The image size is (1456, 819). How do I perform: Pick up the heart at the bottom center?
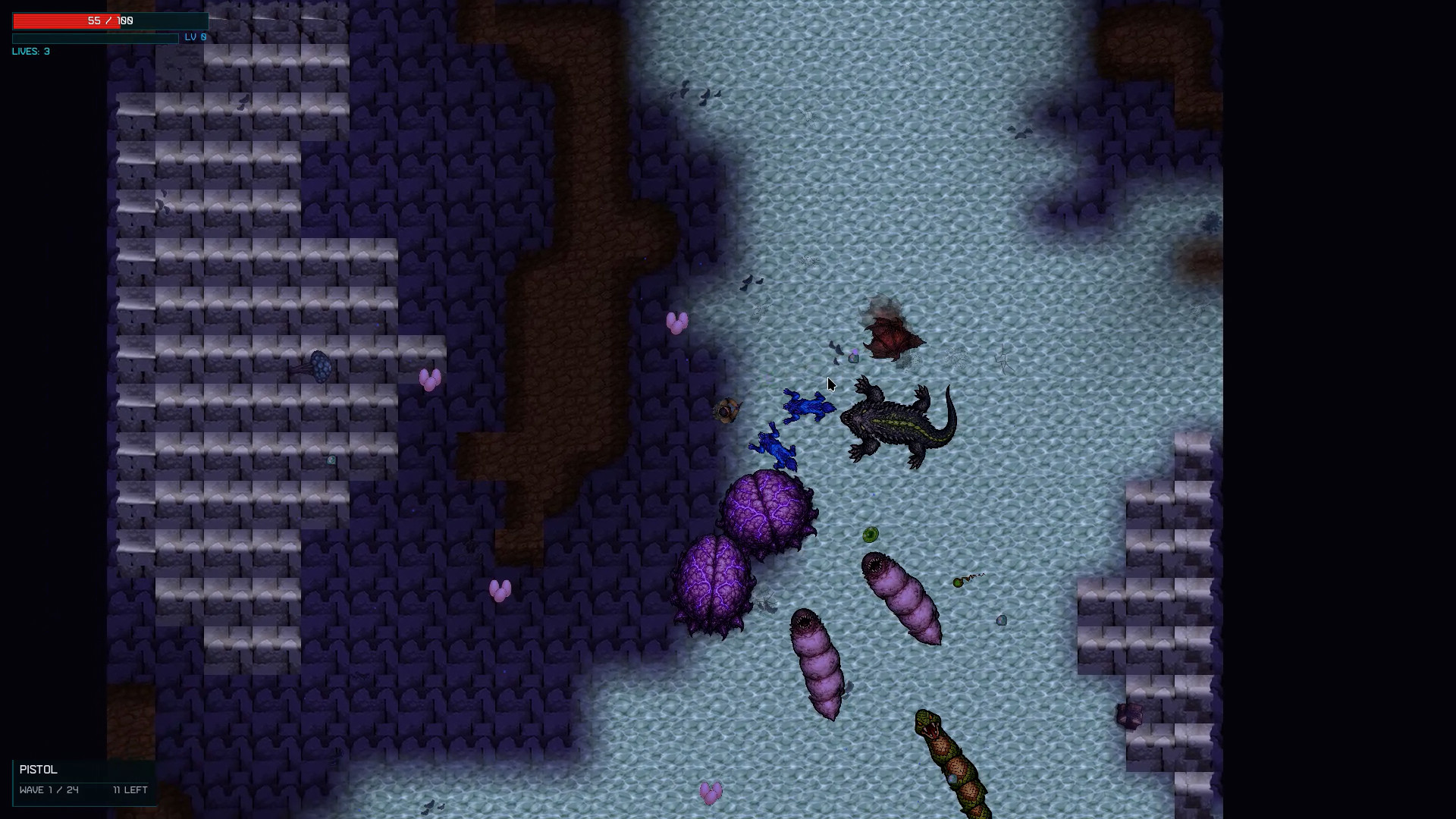[x=711, y=793]
